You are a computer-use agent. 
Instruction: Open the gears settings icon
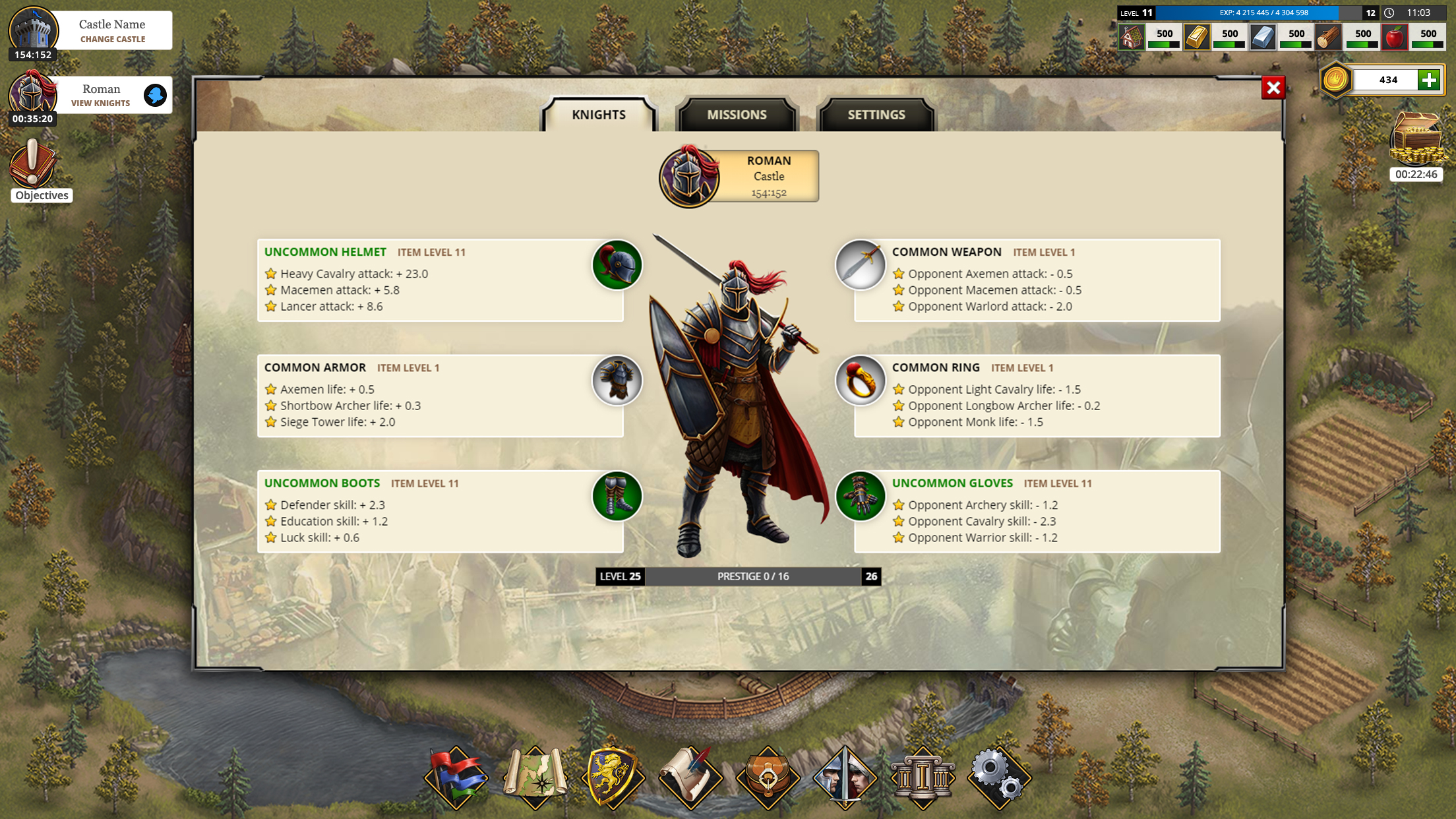1002,777
